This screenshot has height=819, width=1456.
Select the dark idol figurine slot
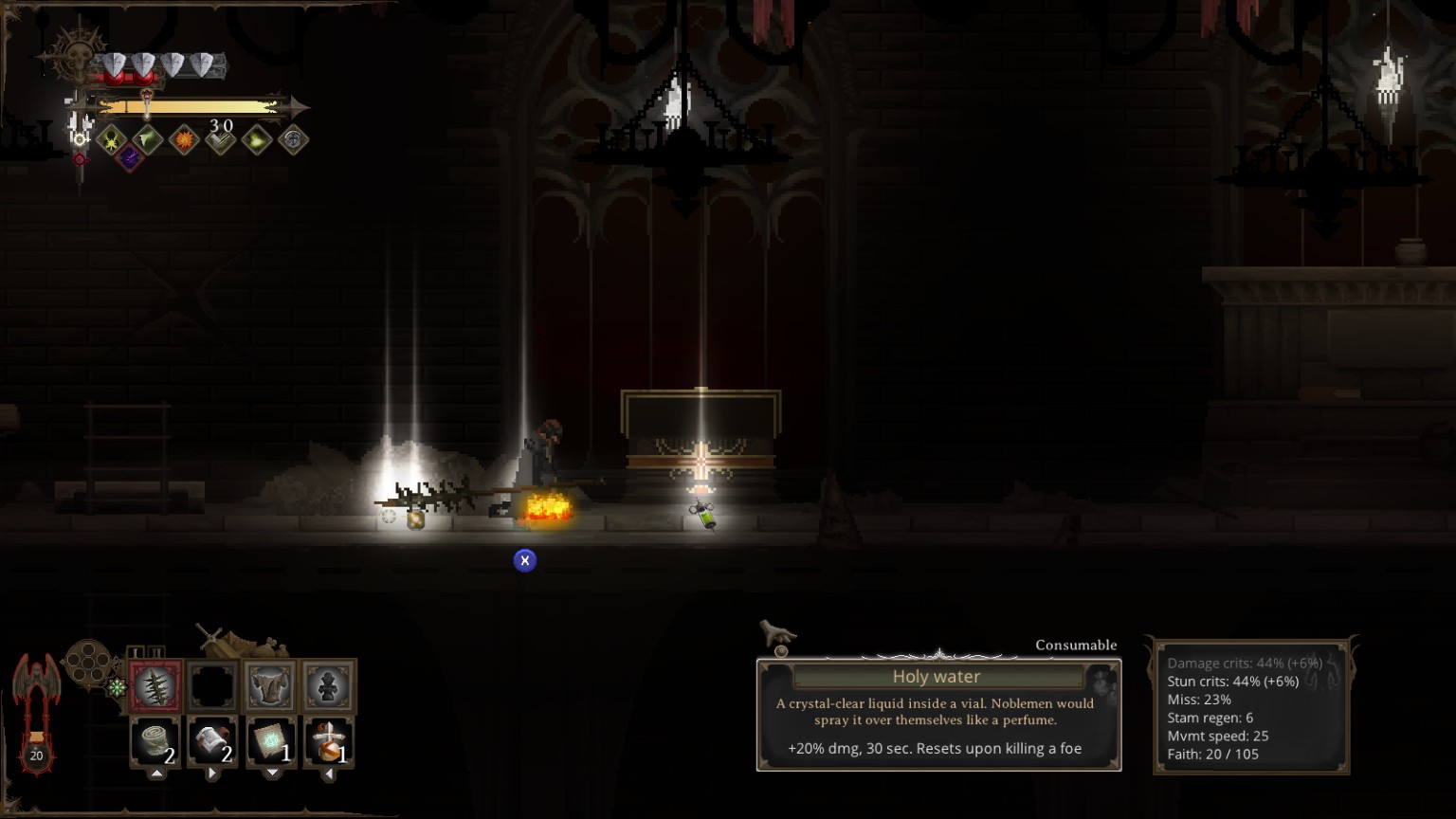point(329,686)
